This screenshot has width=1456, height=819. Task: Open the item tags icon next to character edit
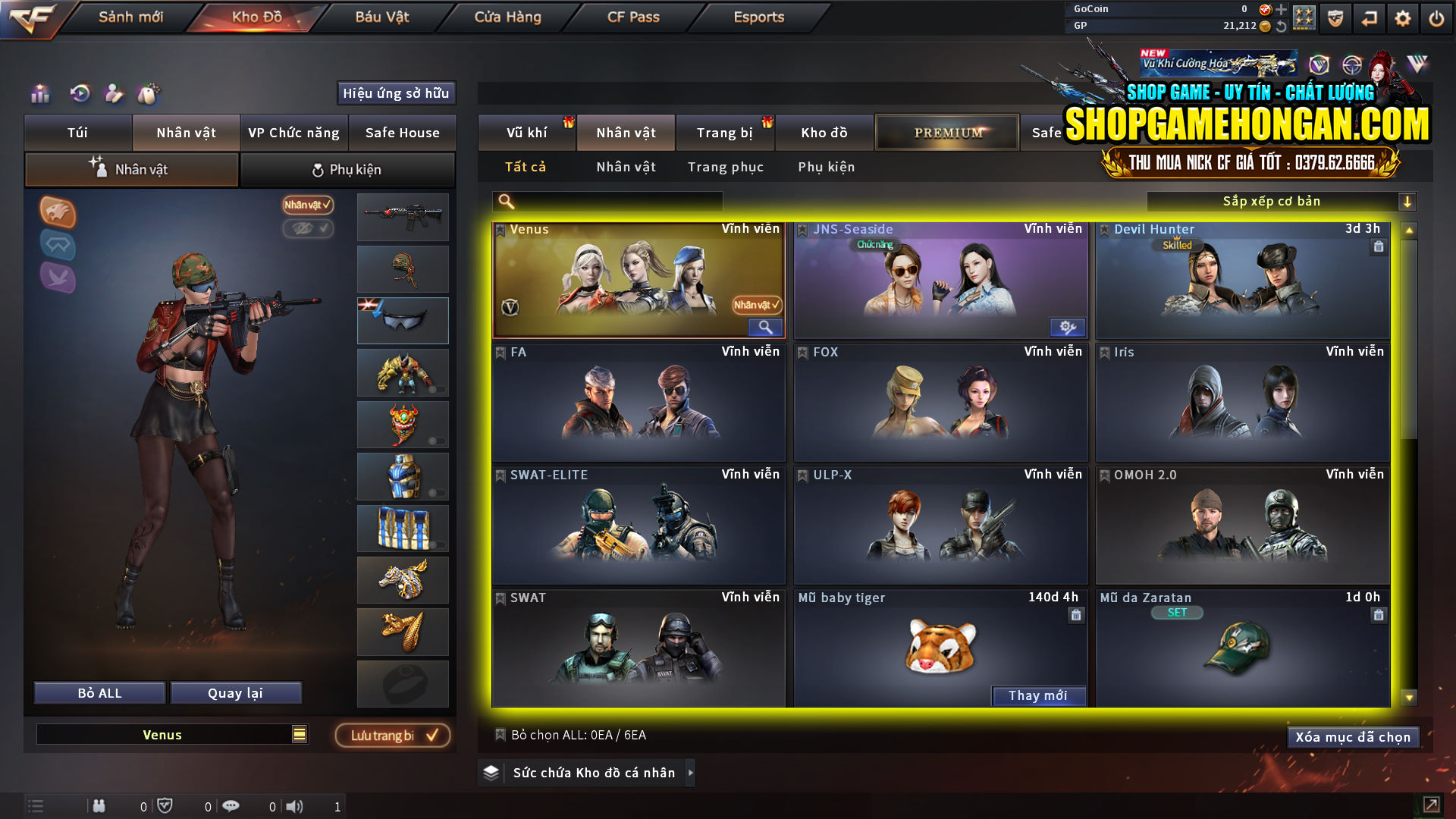tap(149, 94)
